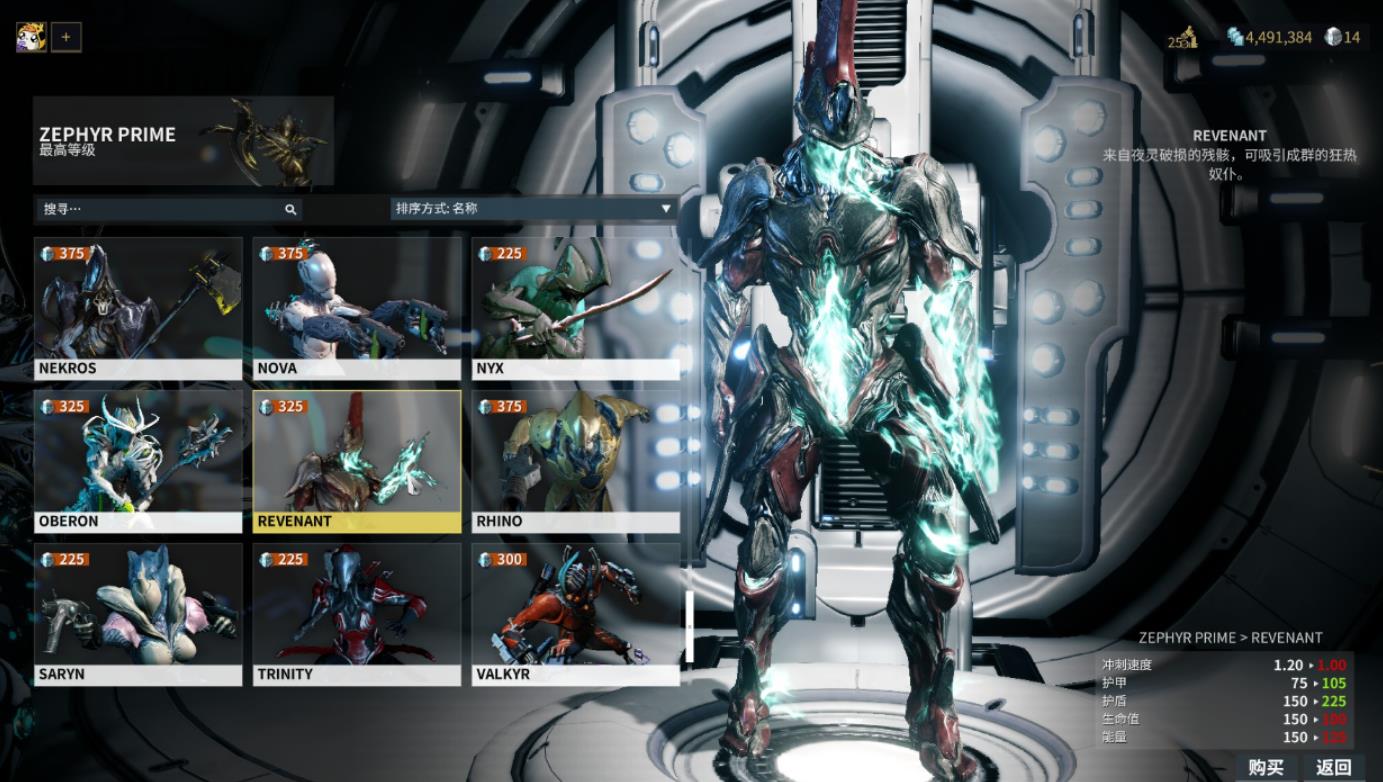
Task: Select the Oberon warframe tile
Action: [138, 461]
